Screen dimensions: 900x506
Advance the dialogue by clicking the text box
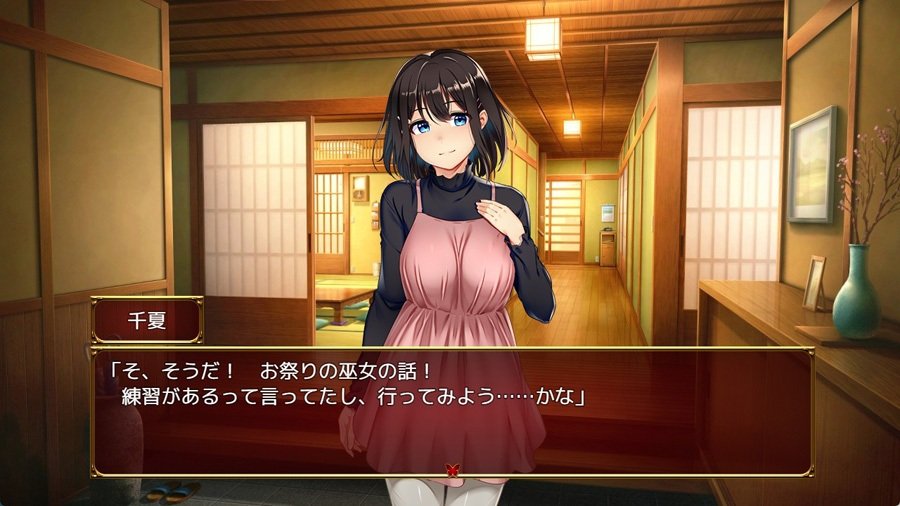[450, 410]
